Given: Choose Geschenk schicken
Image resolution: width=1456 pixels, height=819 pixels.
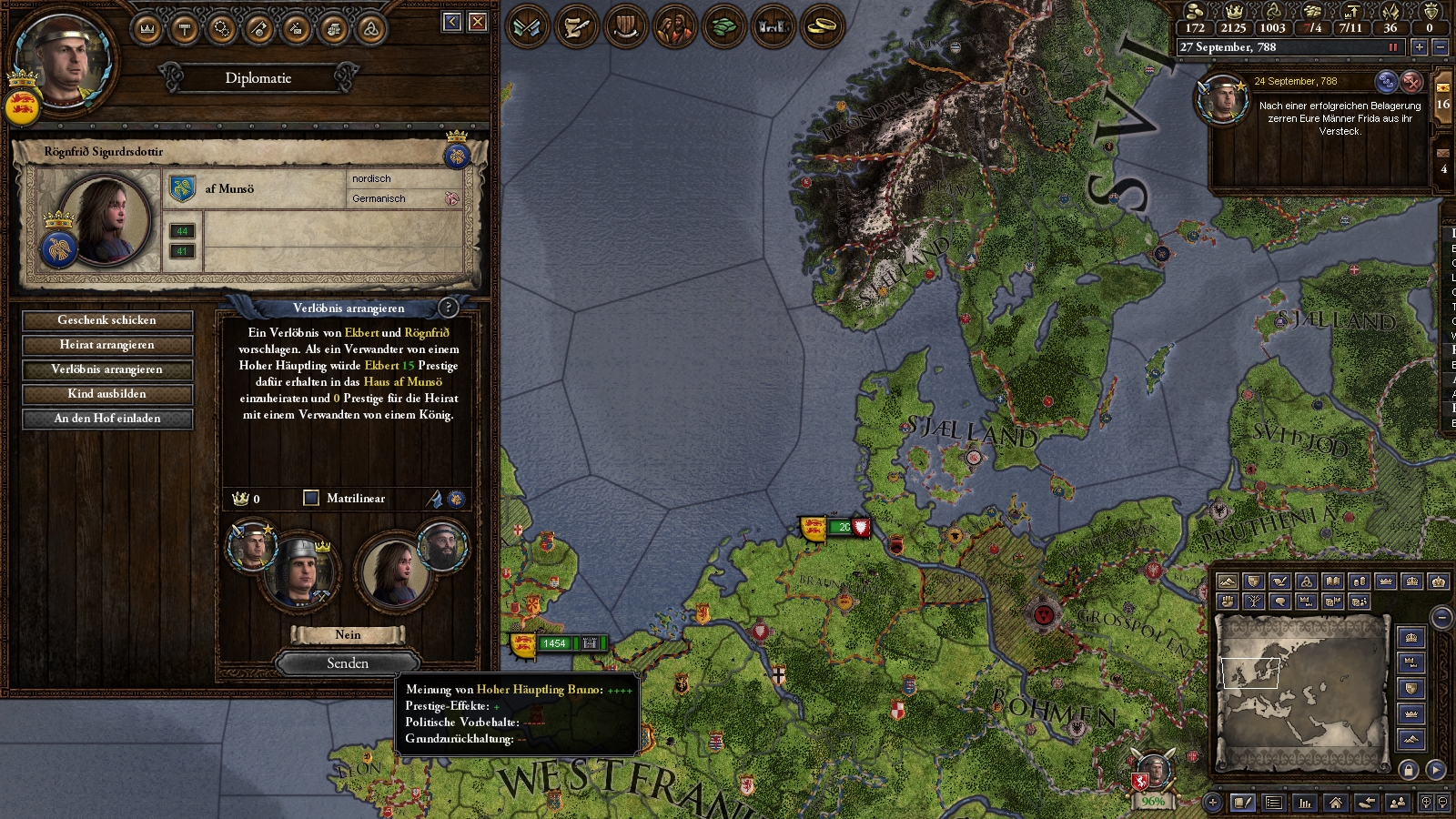Looking at the screenshot, I should (107, 320).
